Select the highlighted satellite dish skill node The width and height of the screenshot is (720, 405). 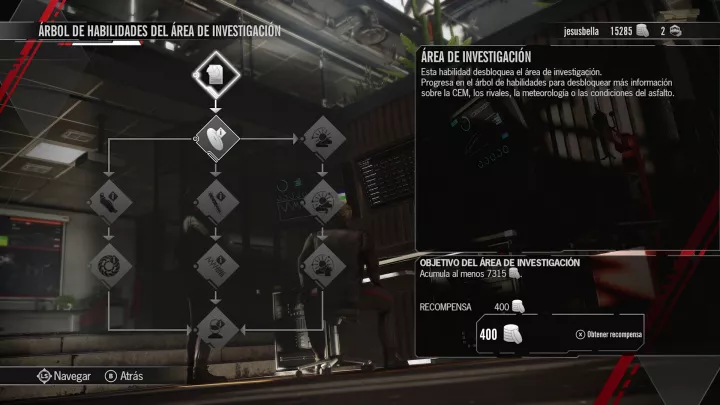216,139
